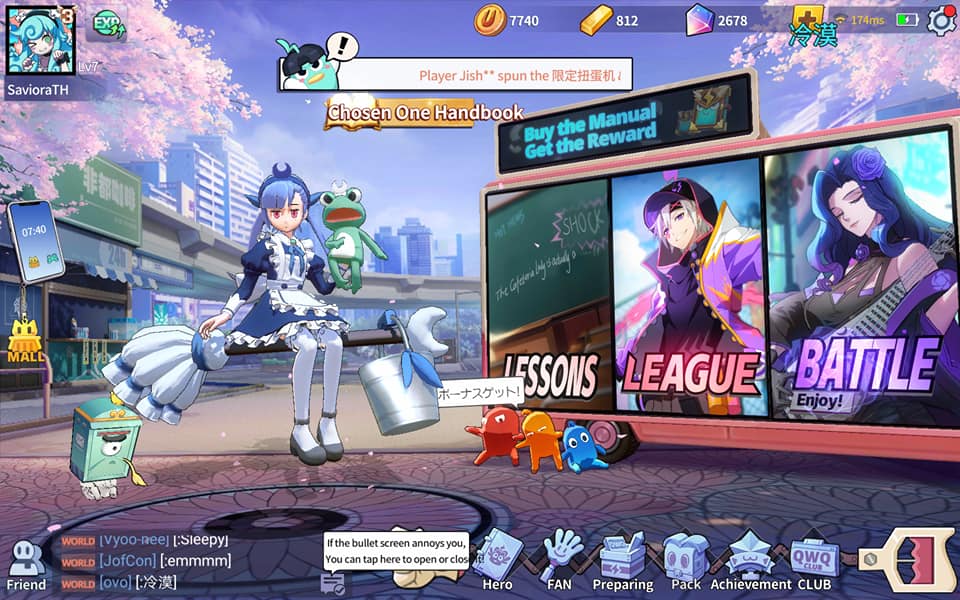Open the Hero menu
Image resolution: width=960 pixels, height=600 pixels.
497,562
